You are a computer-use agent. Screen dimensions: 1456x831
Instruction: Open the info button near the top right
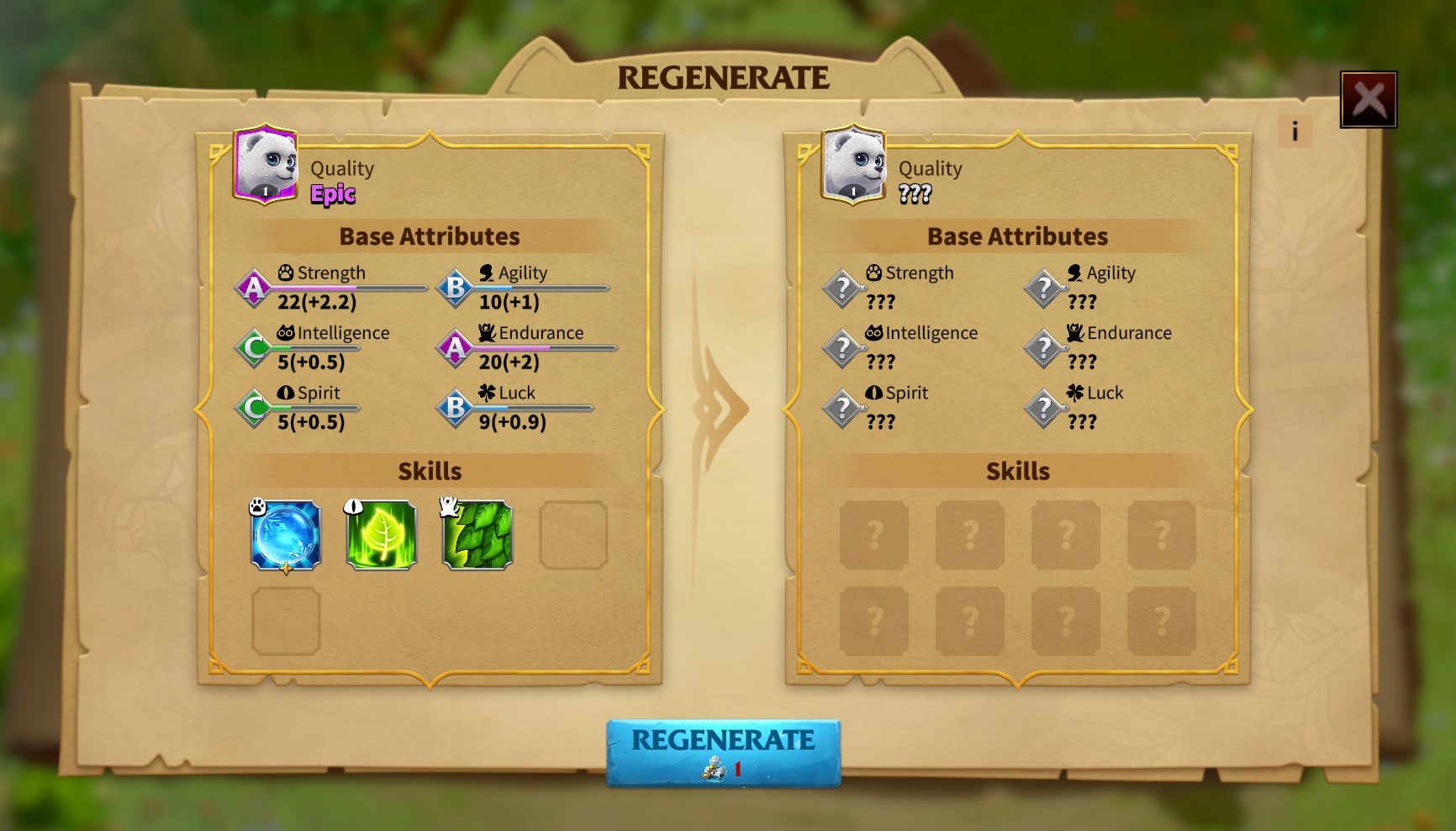[1294, 130]
